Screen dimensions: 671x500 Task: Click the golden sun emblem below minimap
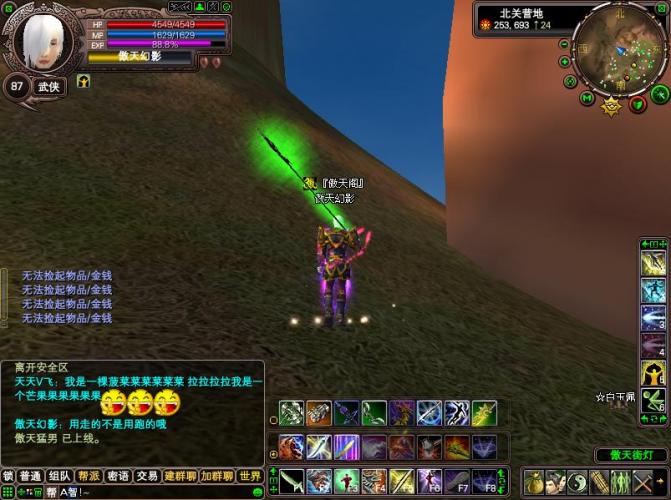(611, 104)
